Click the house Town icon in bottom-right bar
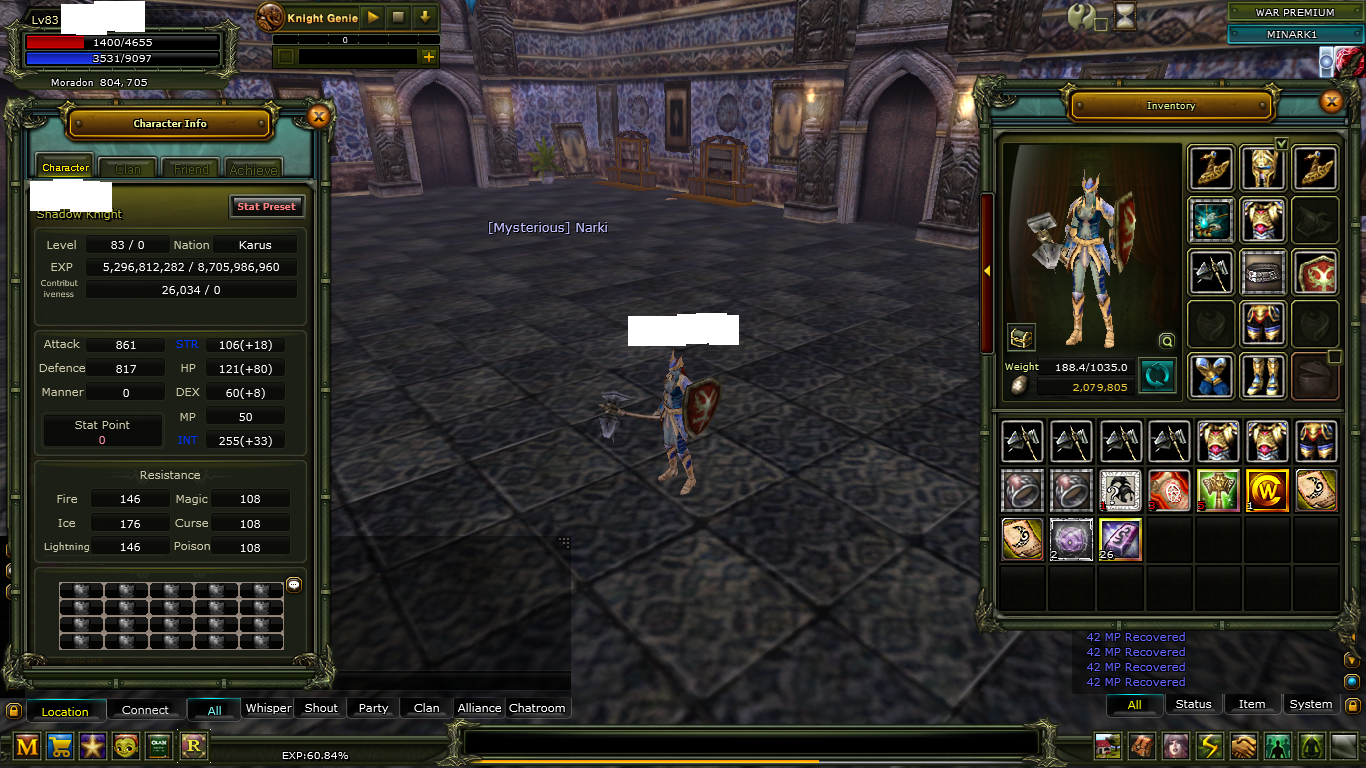This screenshot has height=768, width=1366. tap(1106, 746)
